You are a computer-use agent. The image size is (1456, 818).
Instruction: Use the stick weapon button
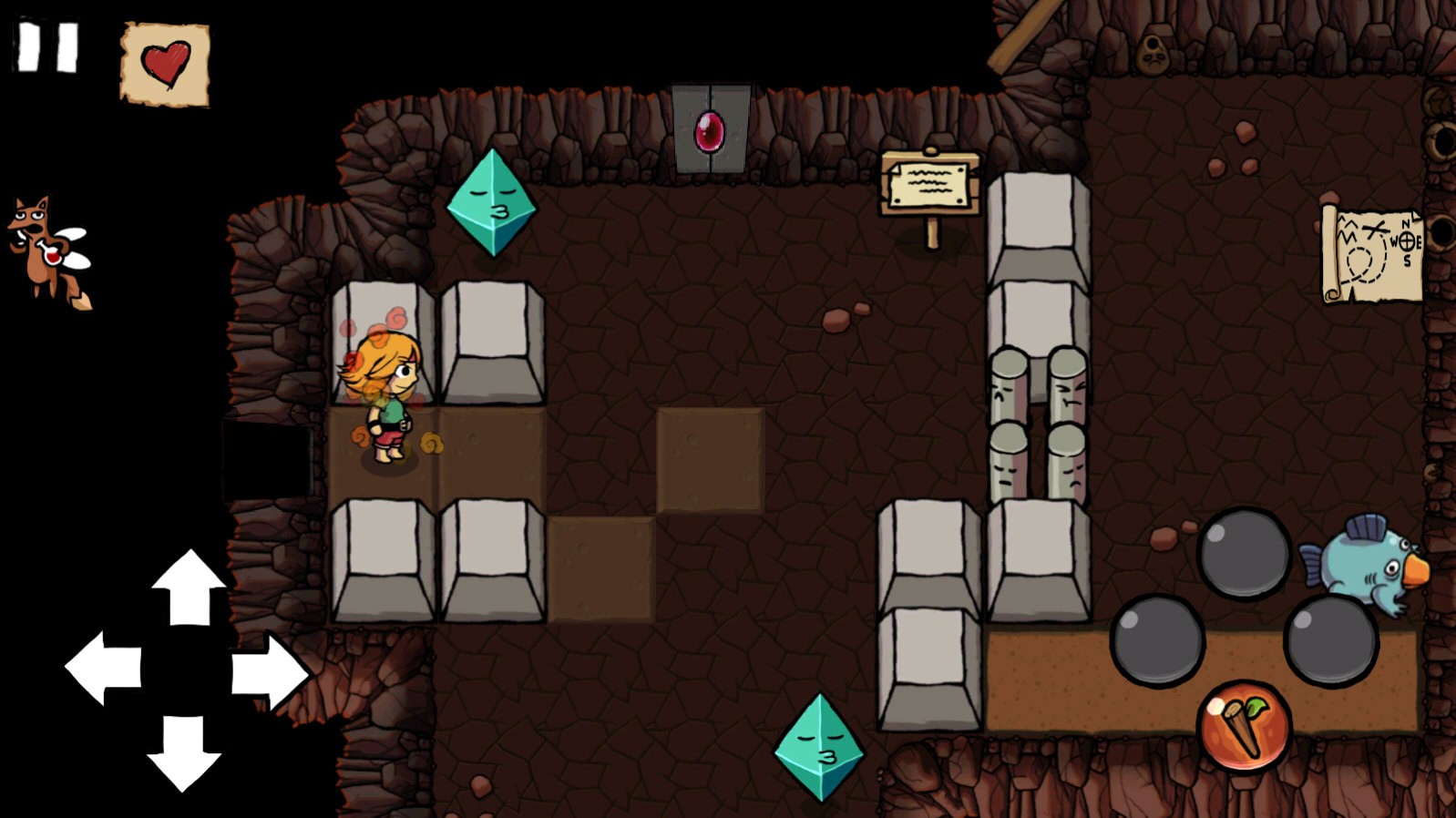1244,726
